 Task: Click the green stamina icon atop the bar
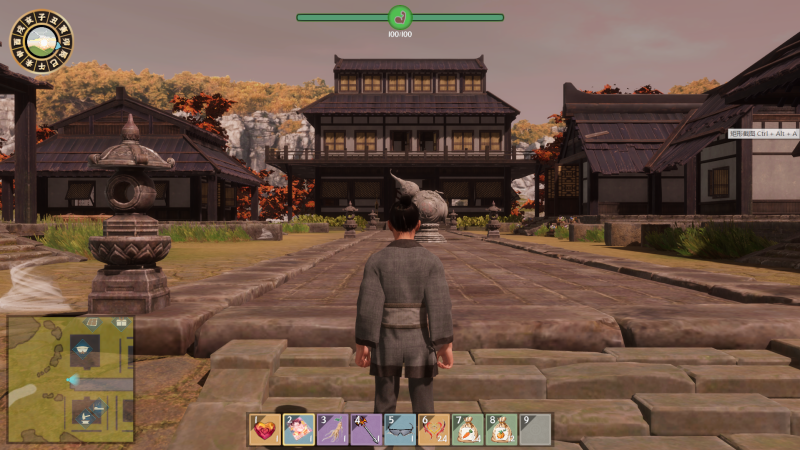(x=400, y=17)
